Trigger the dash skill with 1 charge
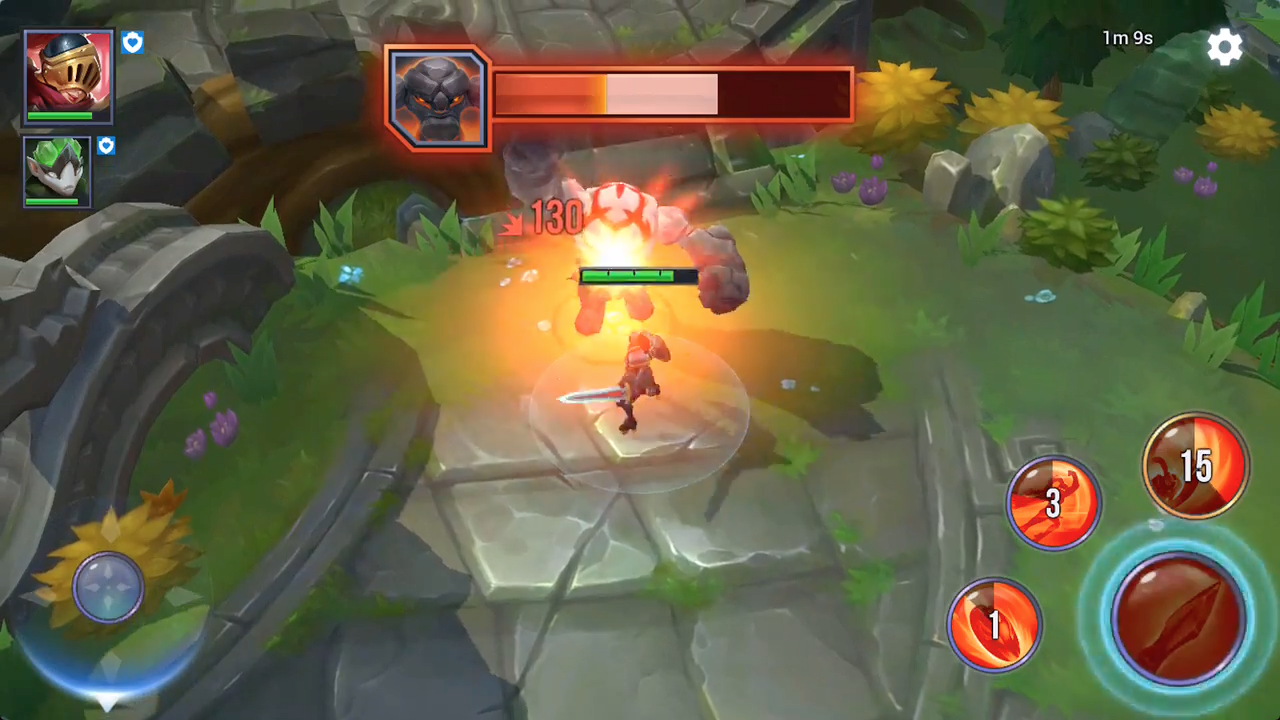This screenshot has width=1280, height=720. [995, 622]
